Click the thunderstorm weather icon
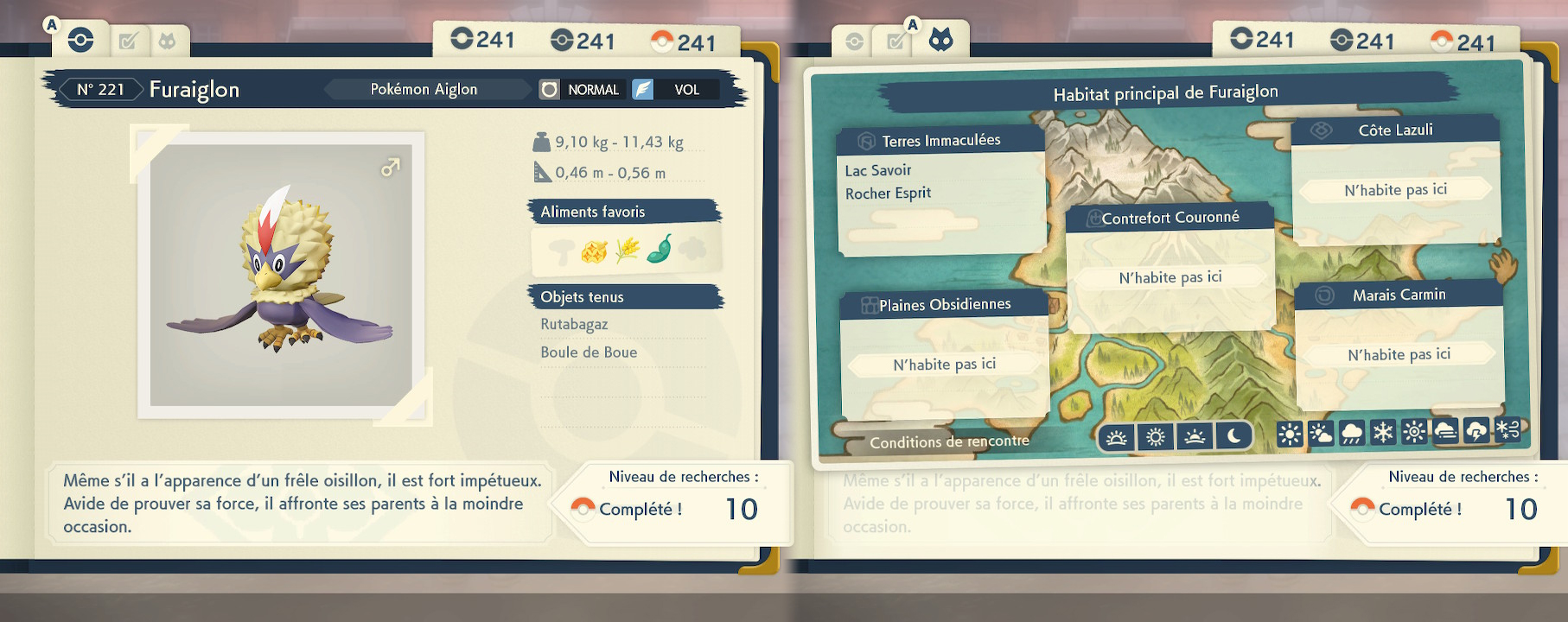The height and width of the screenshot is (622, 1568). [1476, 431]
